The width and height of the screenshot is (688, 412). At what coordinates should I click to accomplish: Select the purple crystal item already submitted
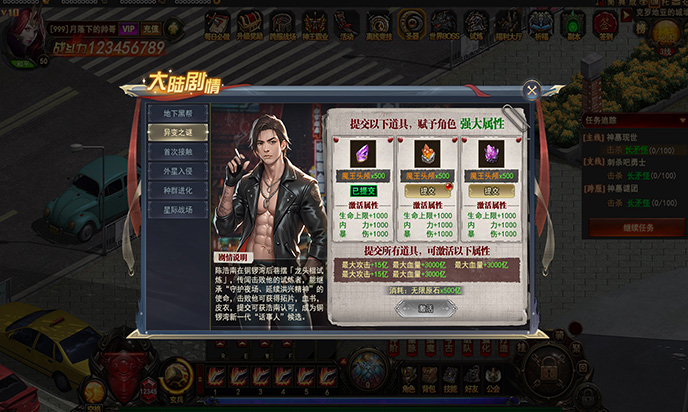click(x=361, y=154)
